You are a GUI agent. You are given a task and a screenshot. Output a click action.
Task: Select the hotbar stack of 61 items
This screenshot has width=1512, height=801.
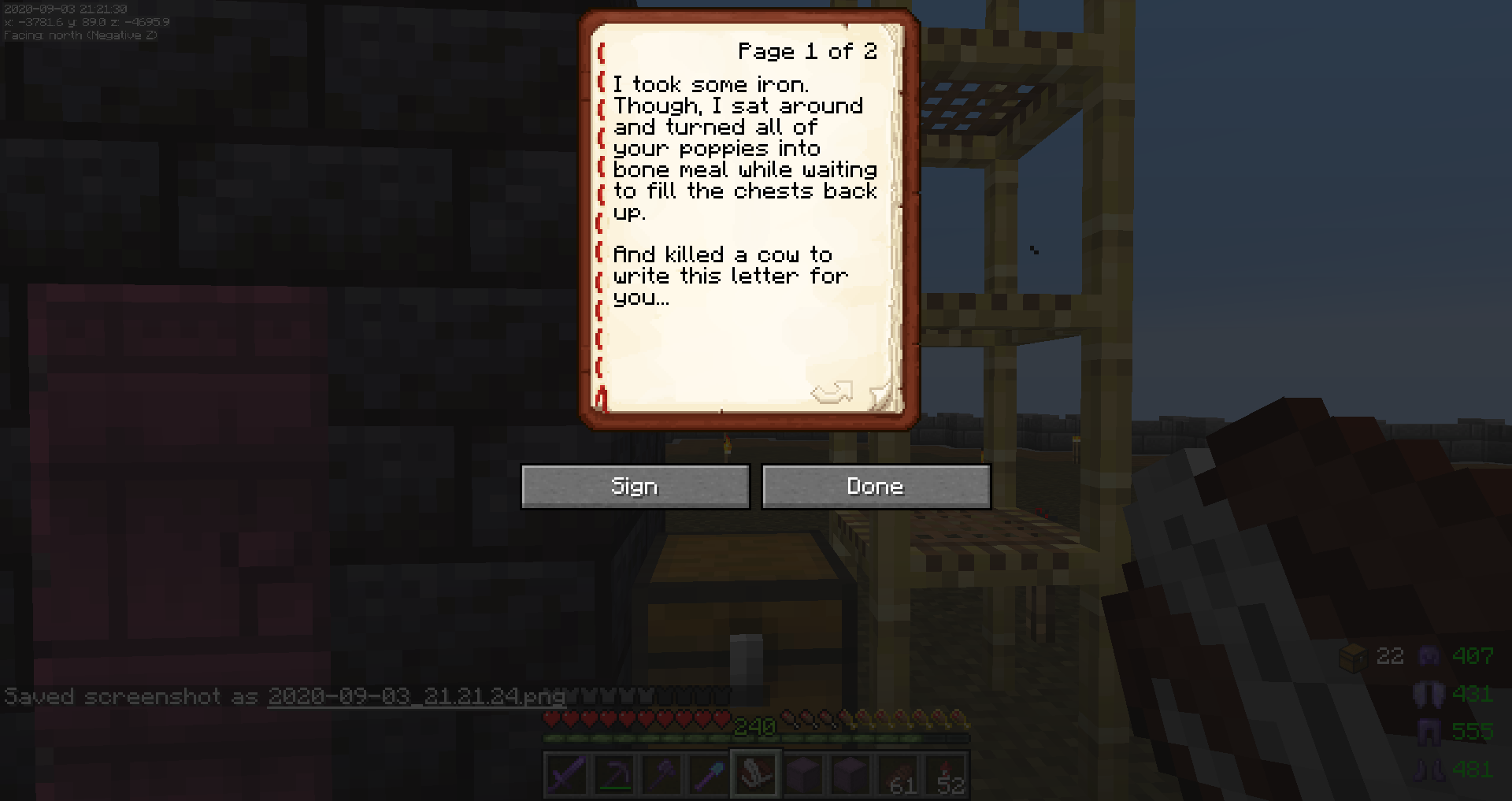(x=898, y=776)
